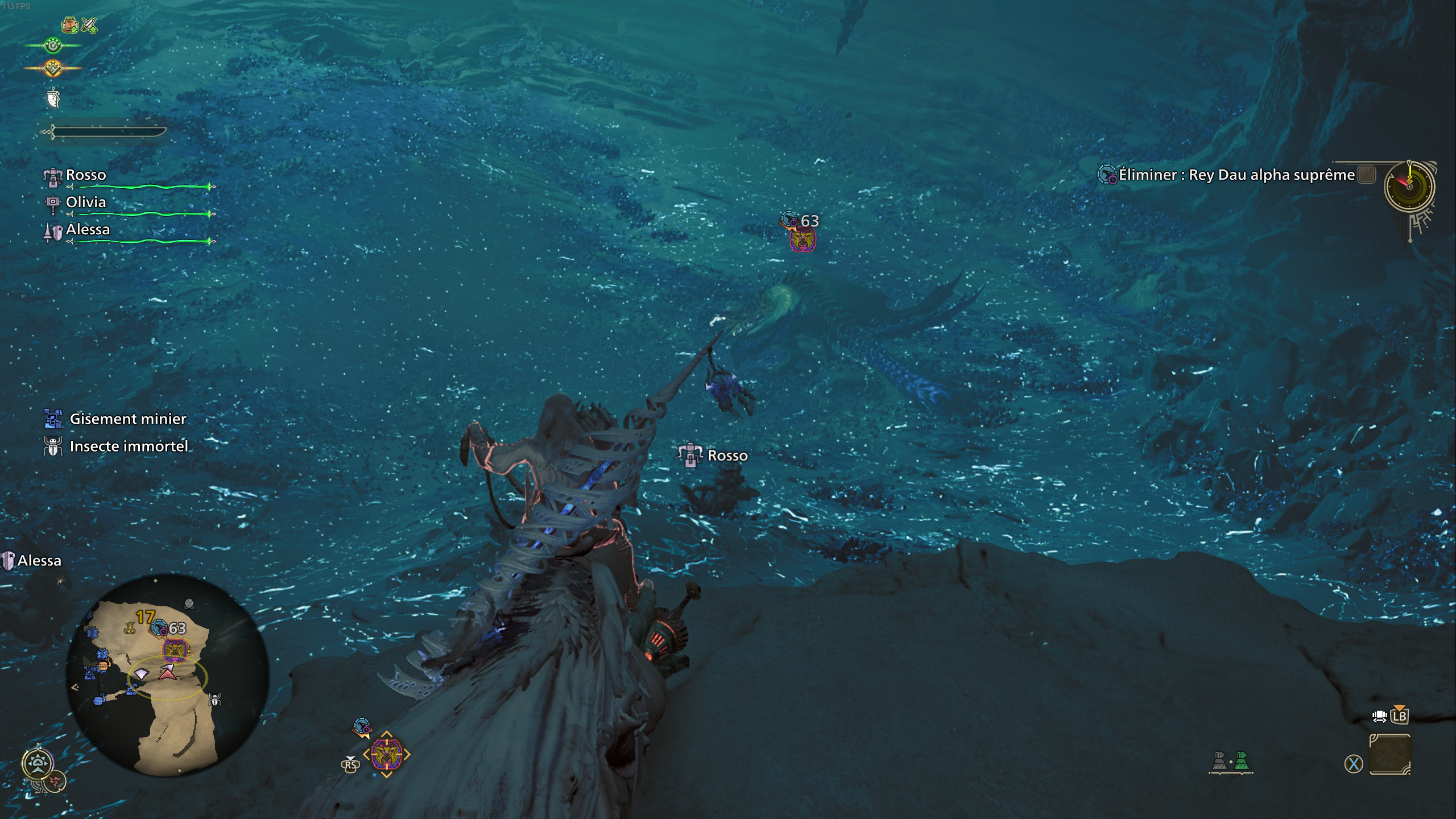Open the Rey Dau alpha suprême quest objective

(1236, 175)
